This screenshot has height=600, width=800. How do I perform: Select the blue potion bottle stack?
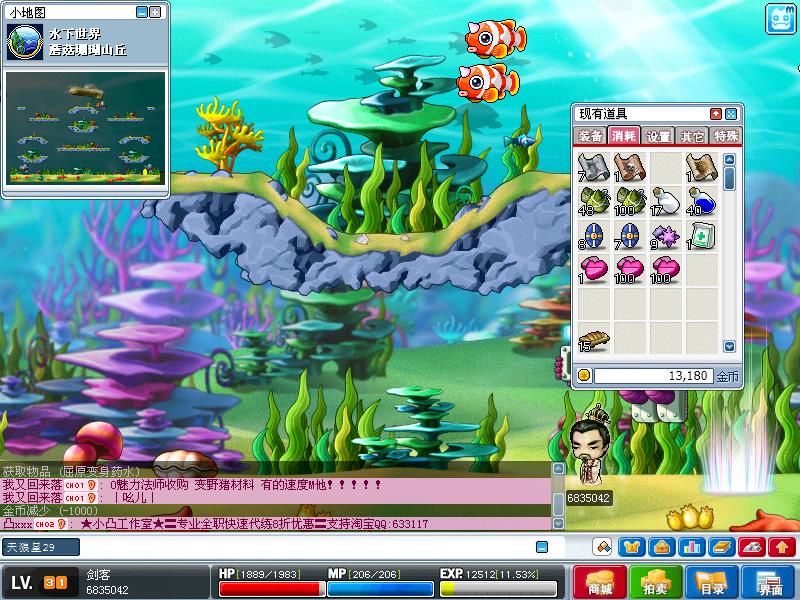coord(701,200)
